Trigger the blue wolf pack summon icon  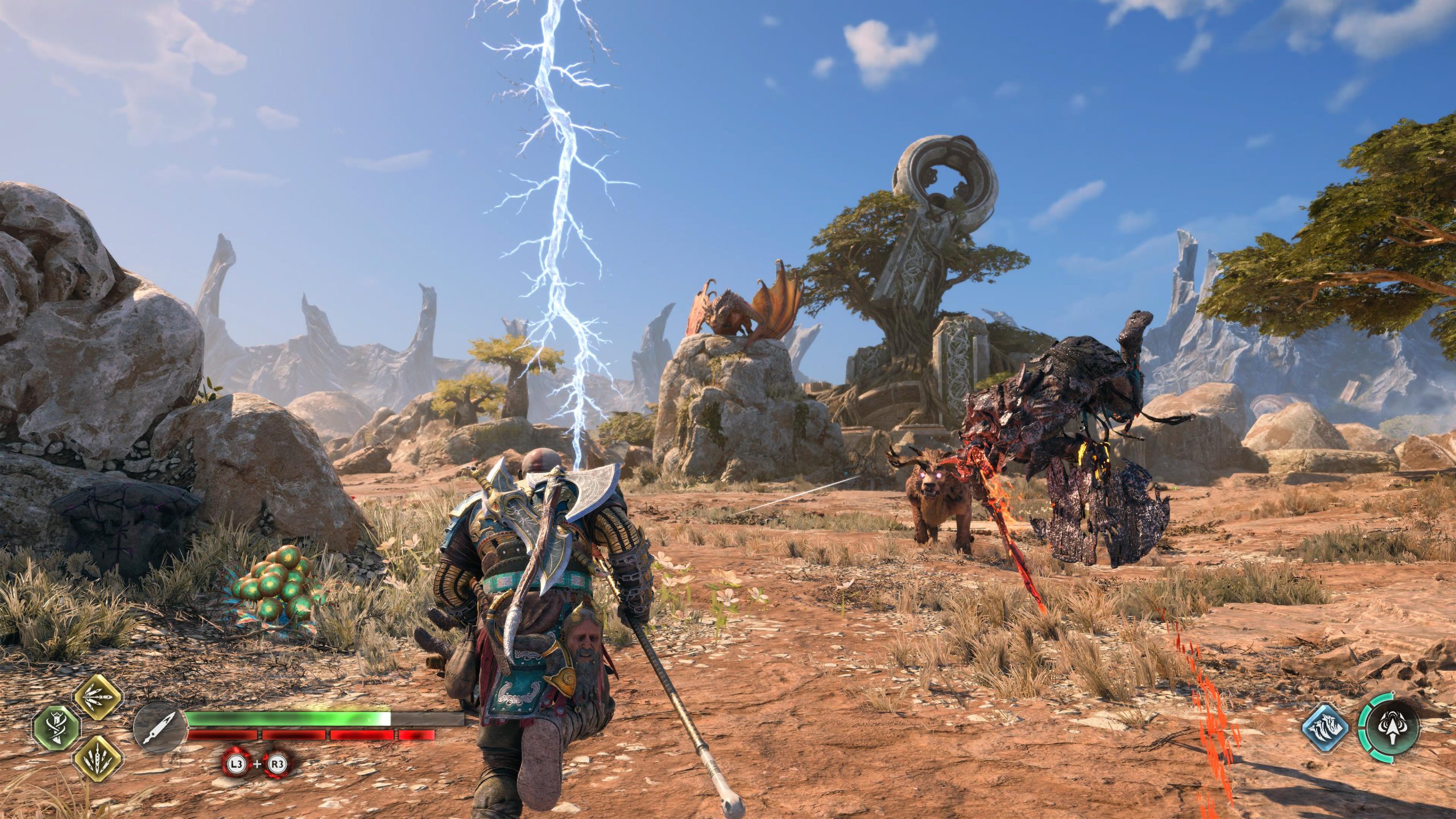tap(1326, 729)
